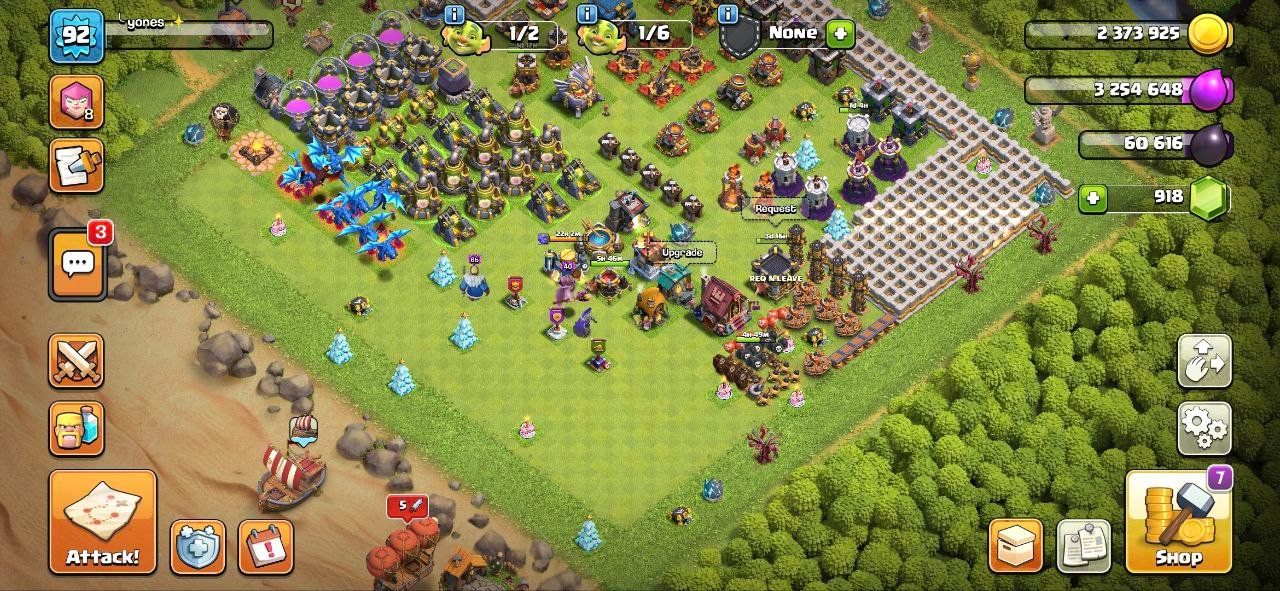Open the Shop
1280x591 pixels.
(1178, 521)
